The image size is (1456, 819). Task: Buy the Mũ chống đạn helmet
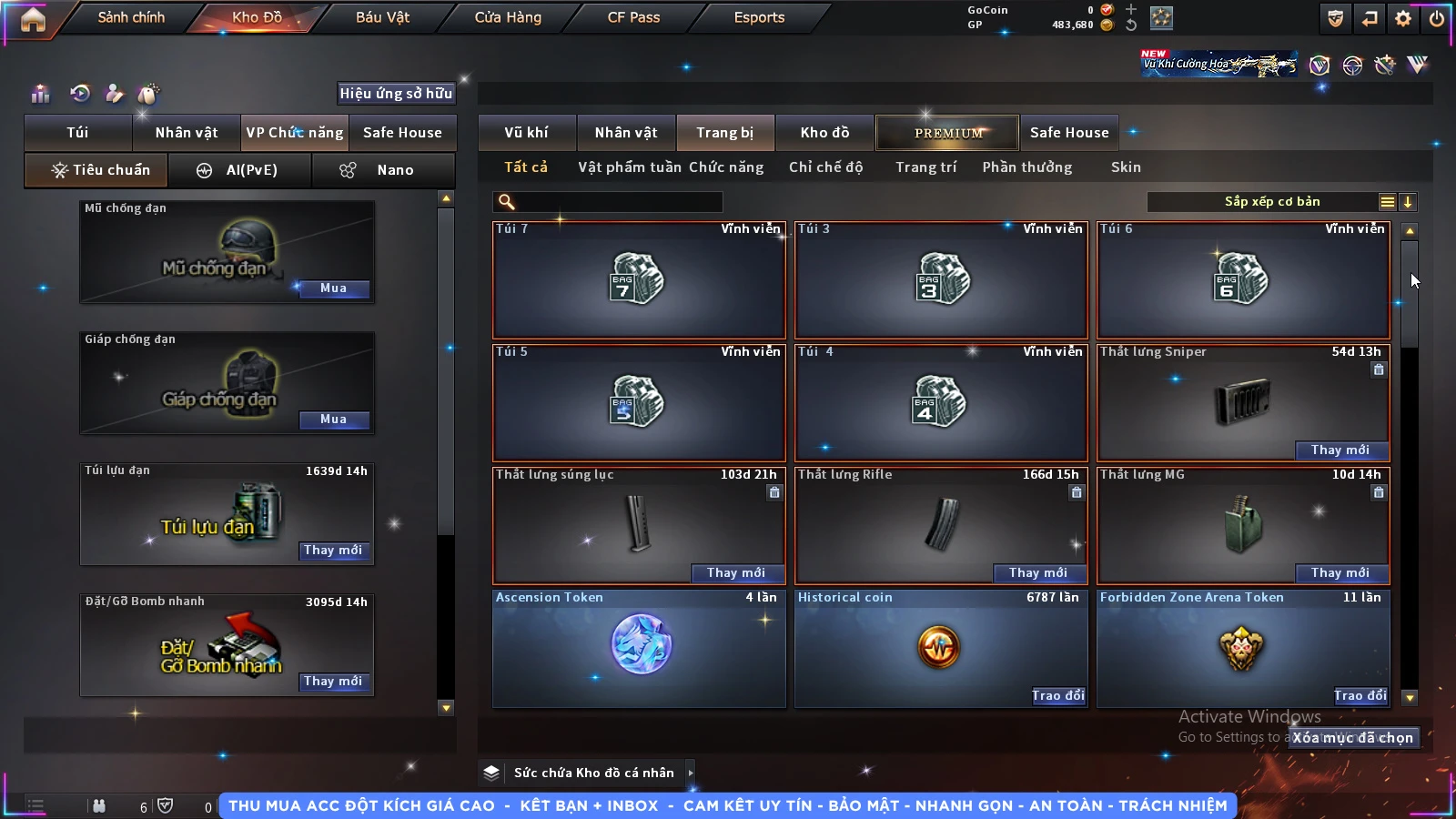(x=333, y=288)
